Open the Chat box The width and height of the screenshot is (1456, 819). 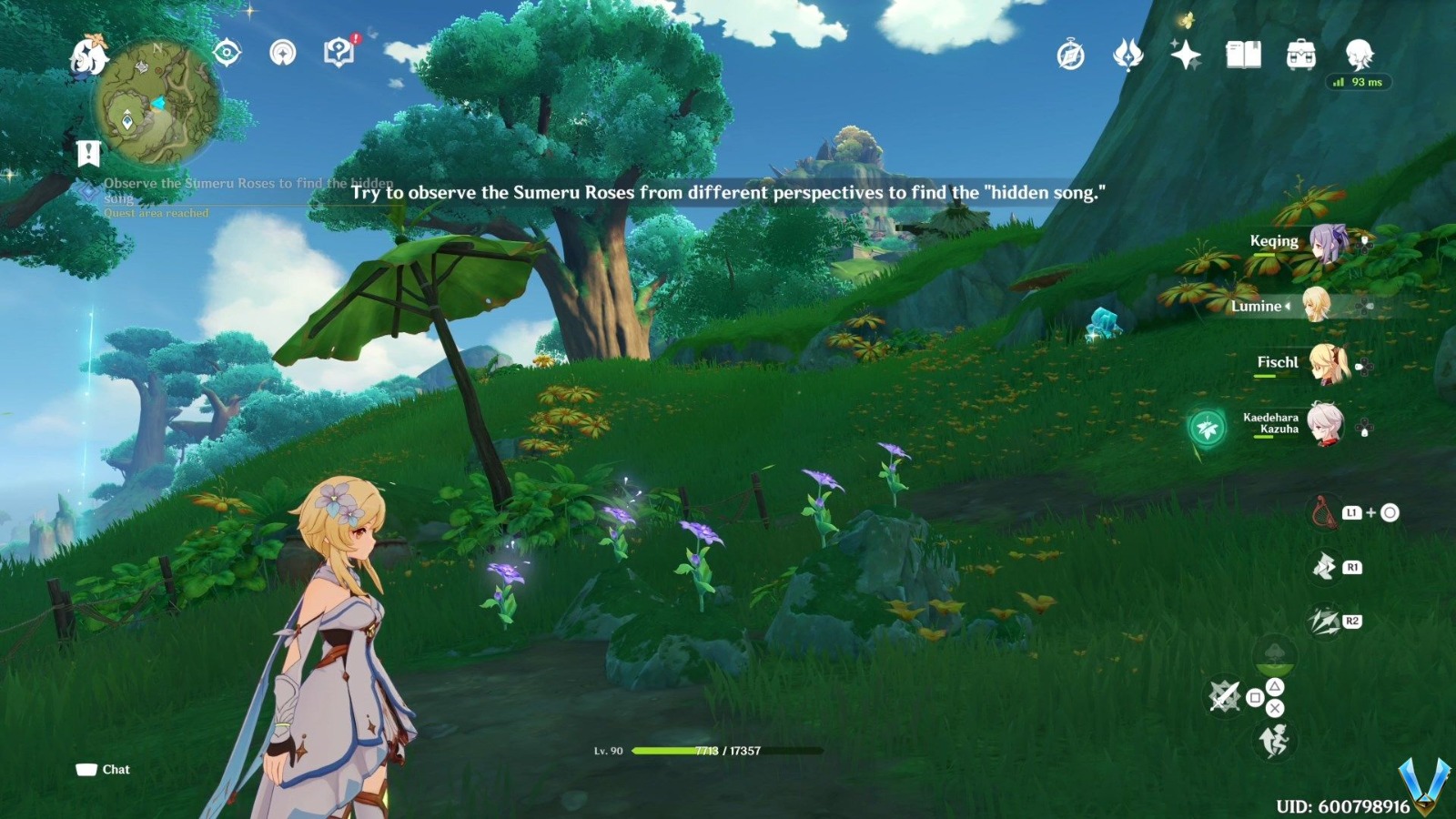(103, 770)
